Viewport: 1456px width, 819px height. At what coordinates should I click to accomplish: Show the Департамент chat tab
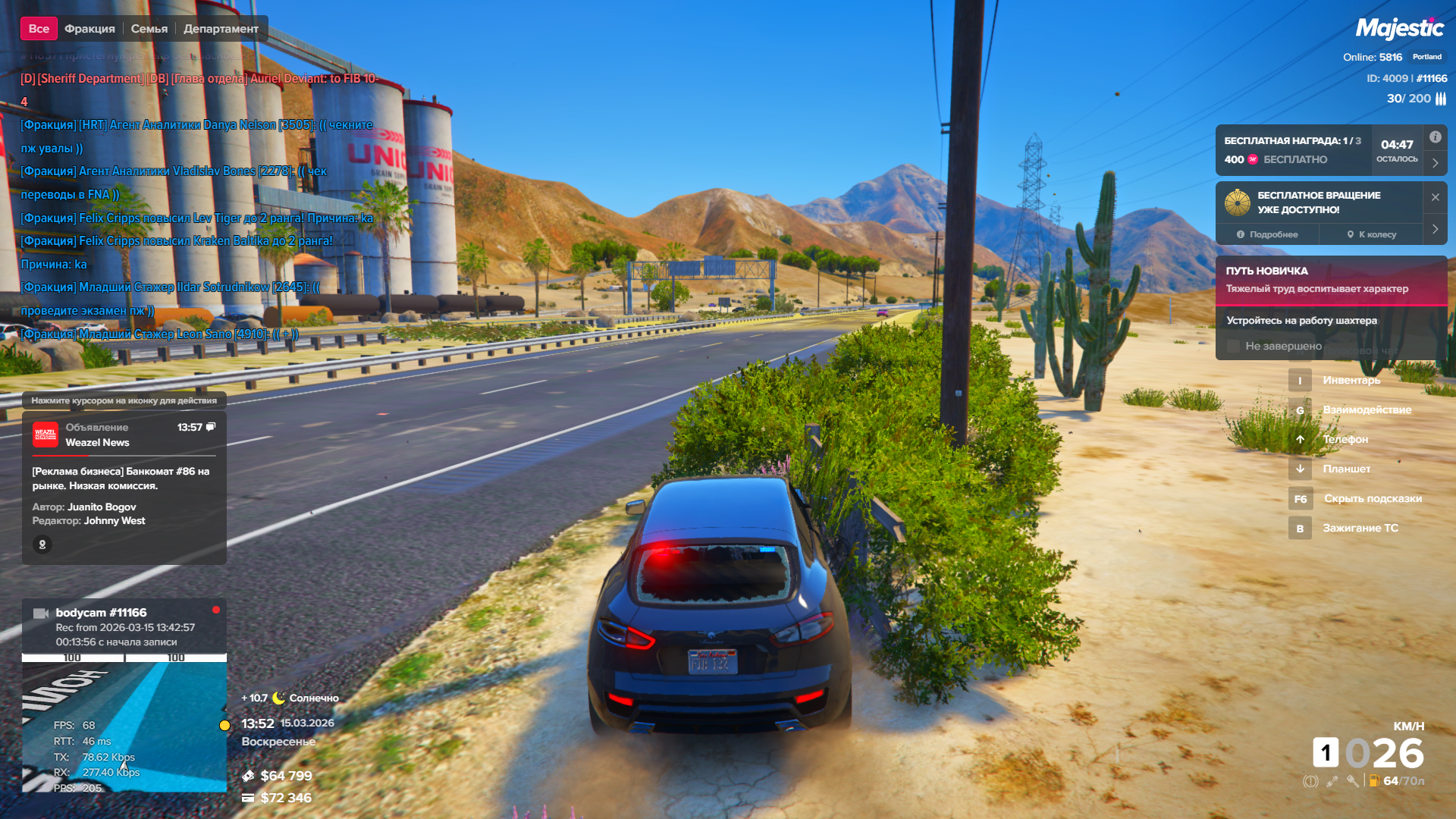(221, 29)
